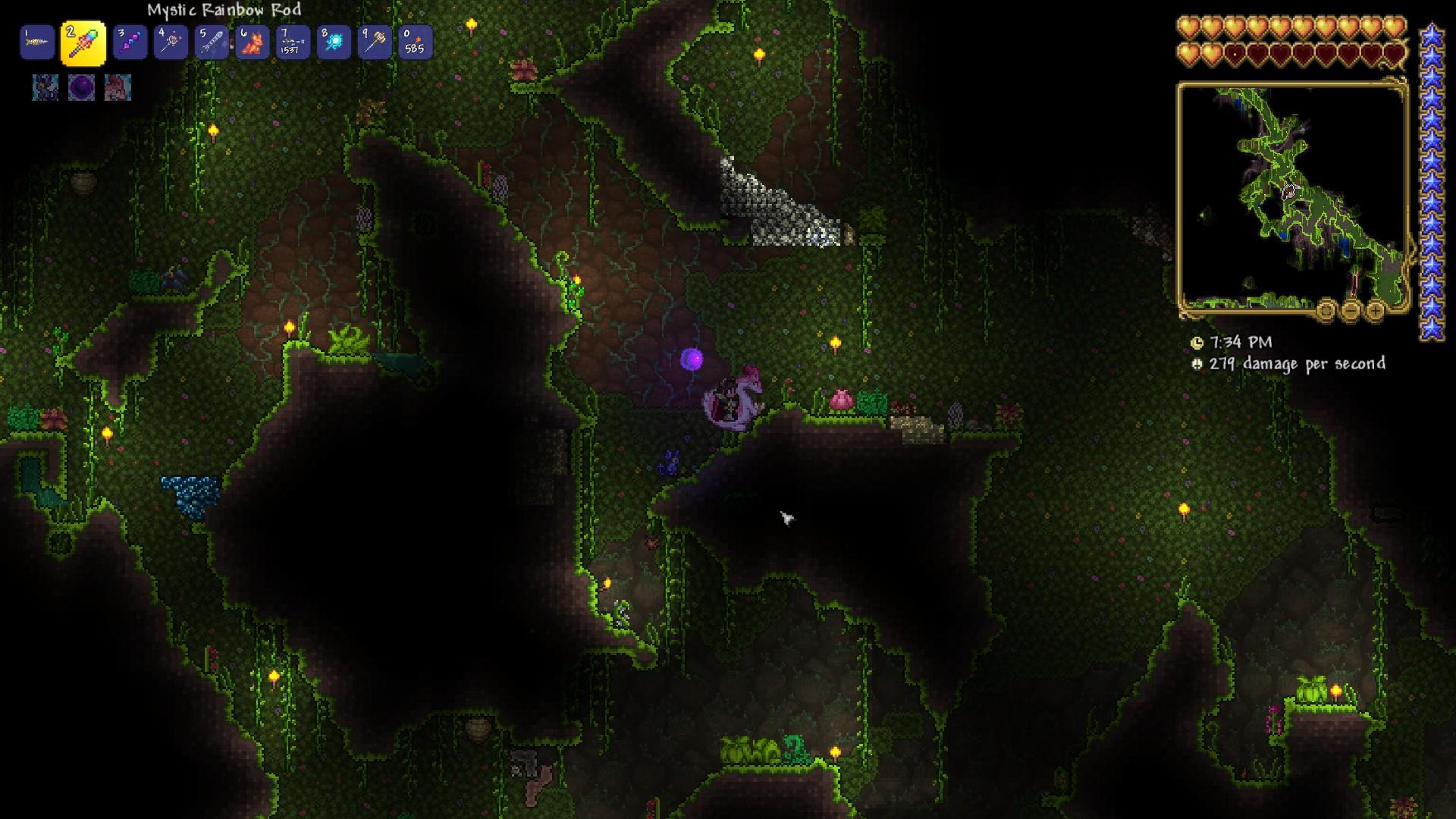Image resolution: width=1456 pixels, height=819 pixels.
Task: Select hotbar slot 1 with the drill weapon
Action: [x=37, y=42]
